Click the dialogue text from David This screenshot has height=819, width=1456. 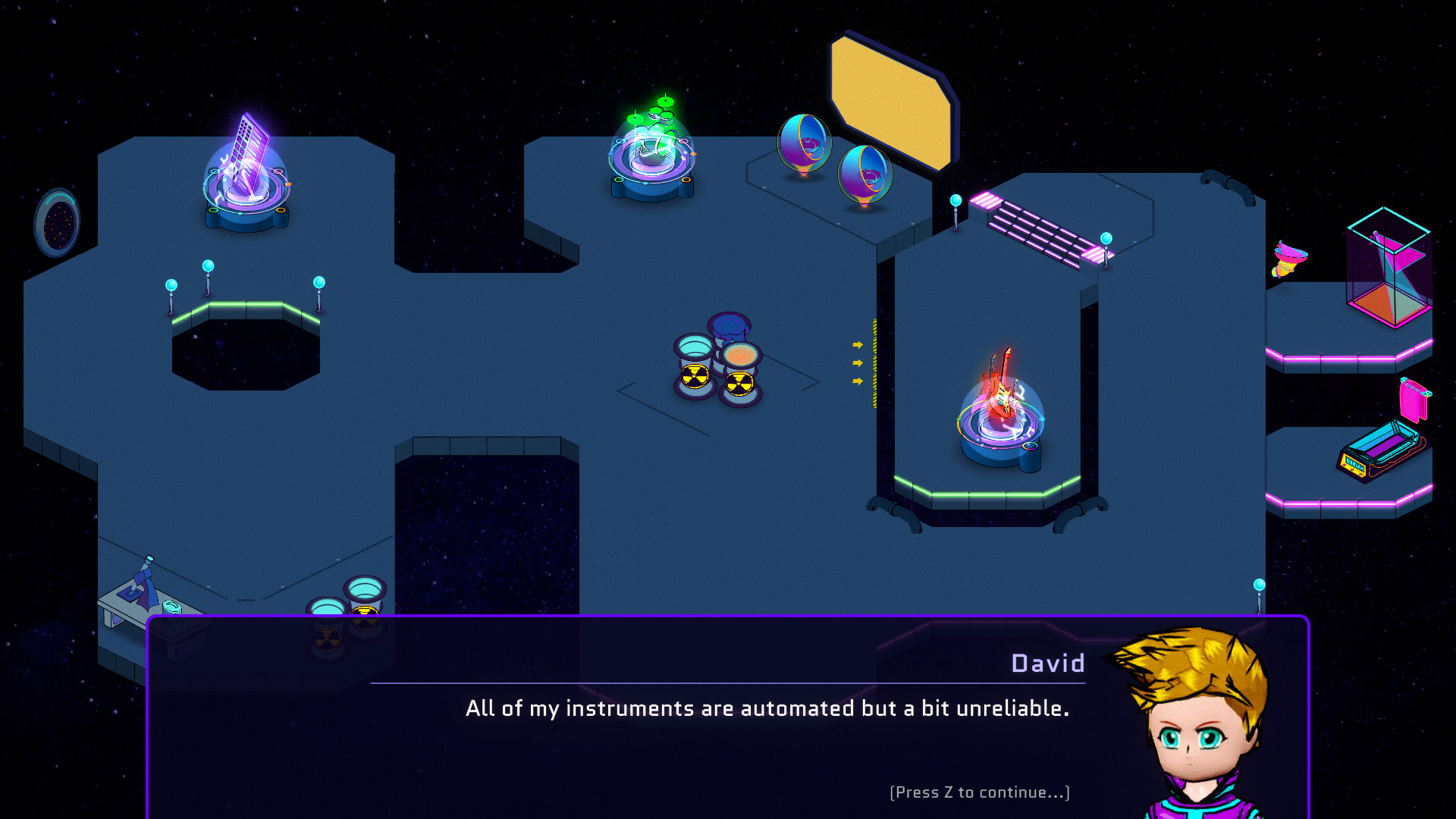tap(768, 709)
